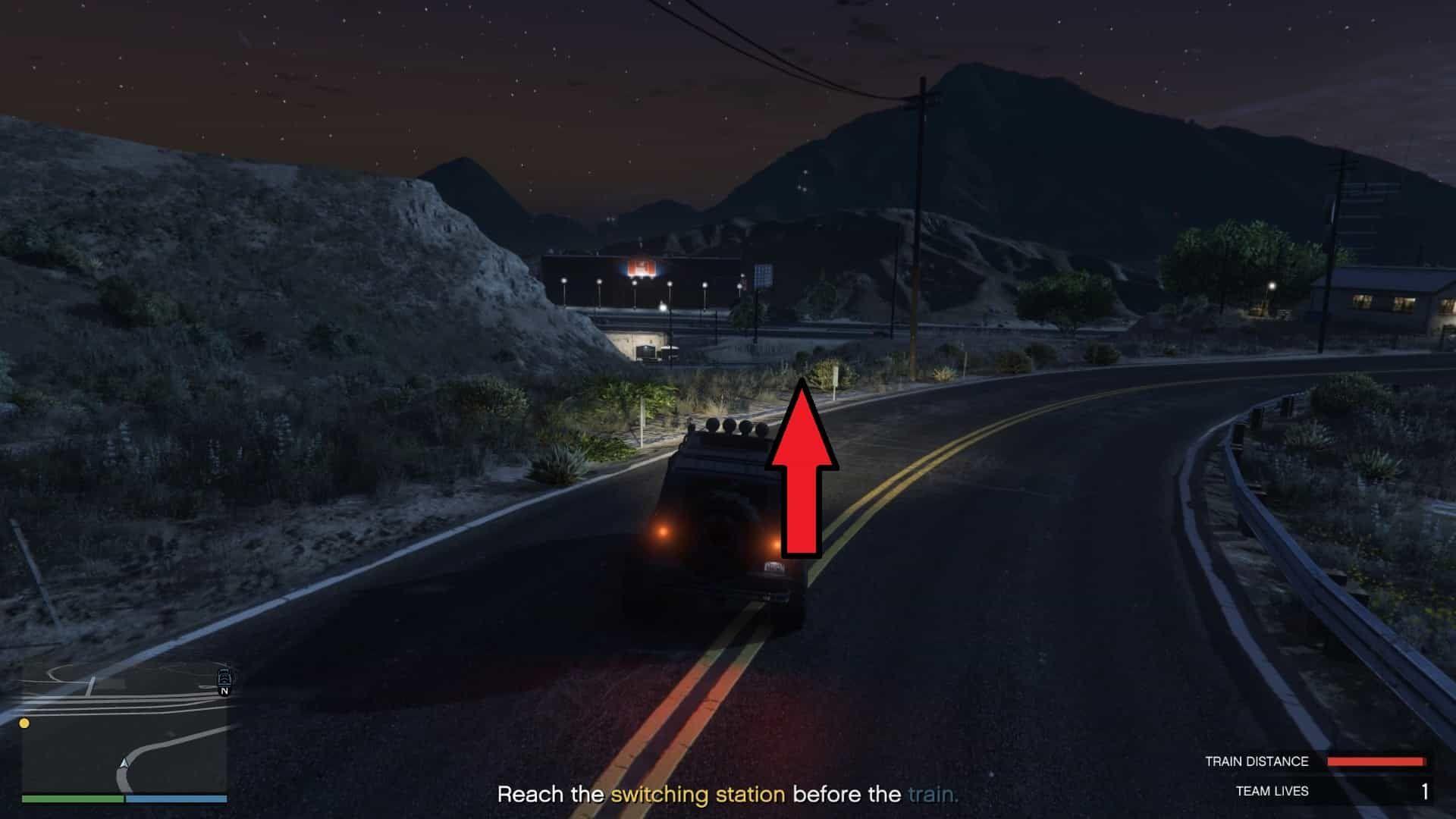Click the train blip on the minimap
1456x819 pixels.
(x=224, y=676)
